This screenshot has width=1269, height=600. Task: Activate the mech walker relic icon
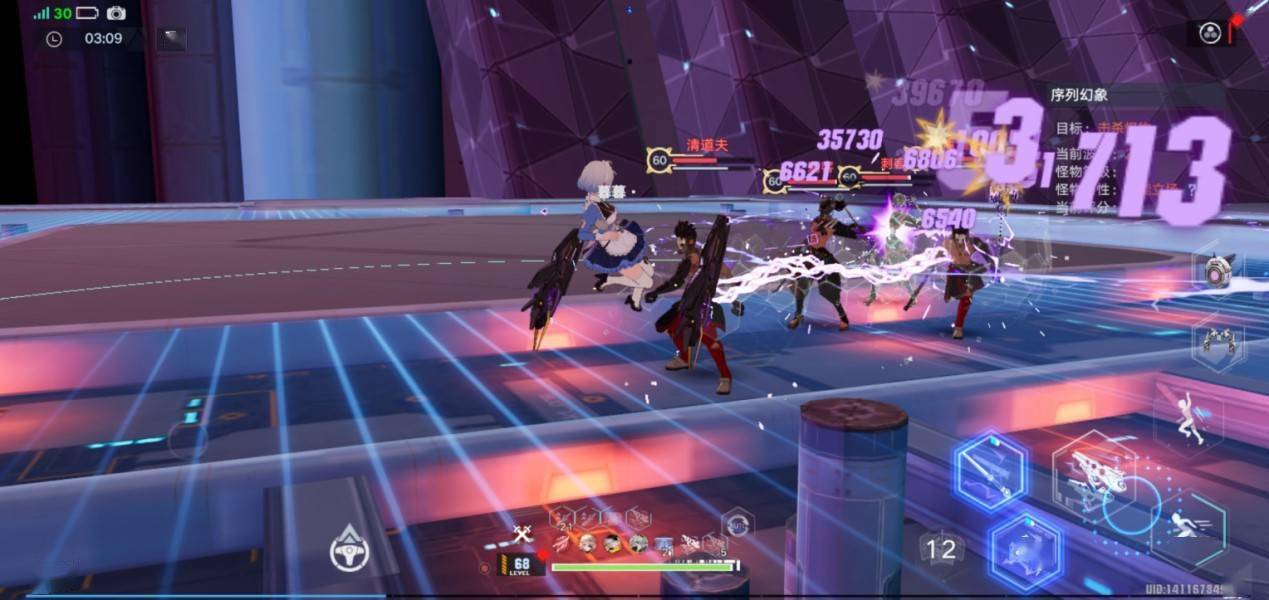pos(1218,343)
